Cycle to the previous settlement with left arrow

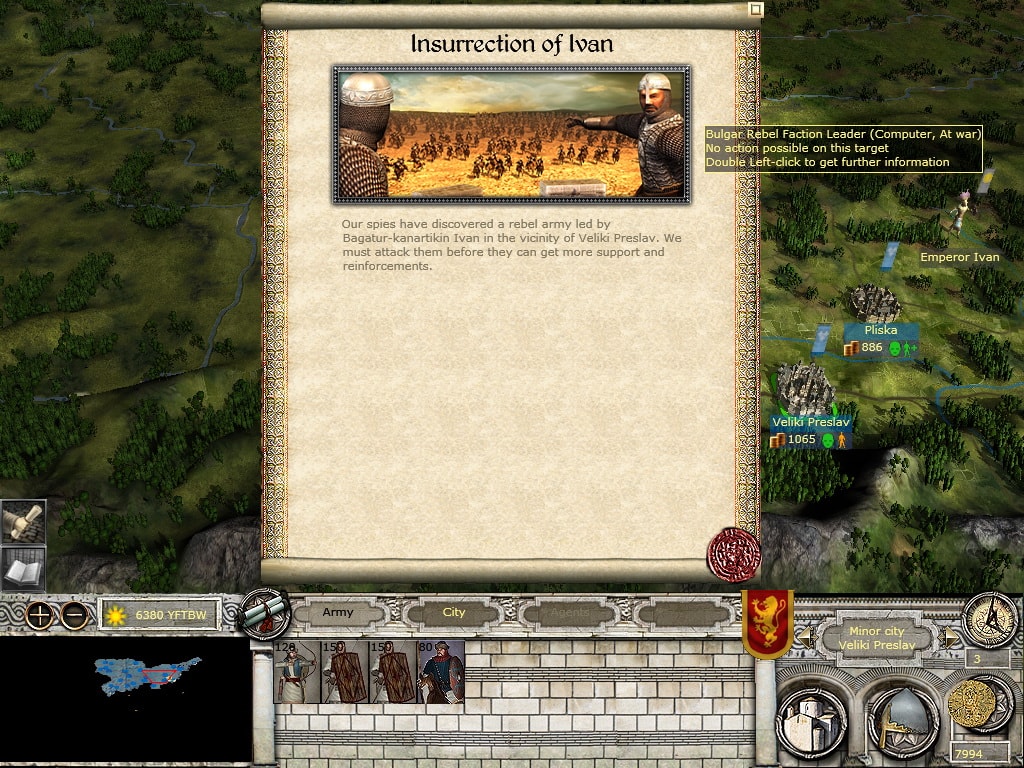point(802,637)
